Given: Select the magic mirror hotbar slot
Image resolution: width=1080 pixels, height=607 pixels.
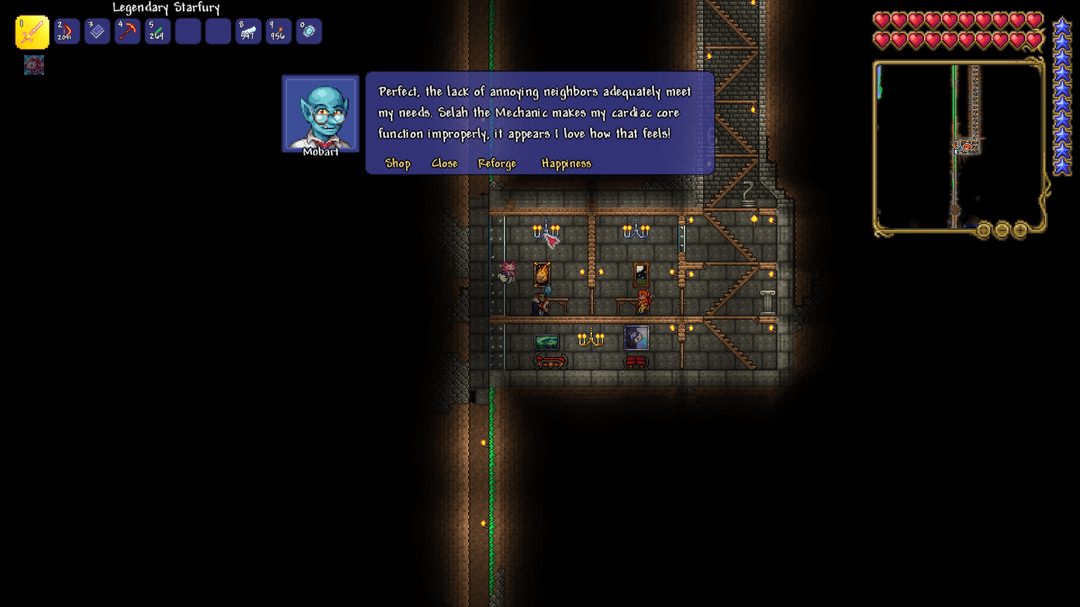Looking at the screenshot, I should (x=308, y=32).
